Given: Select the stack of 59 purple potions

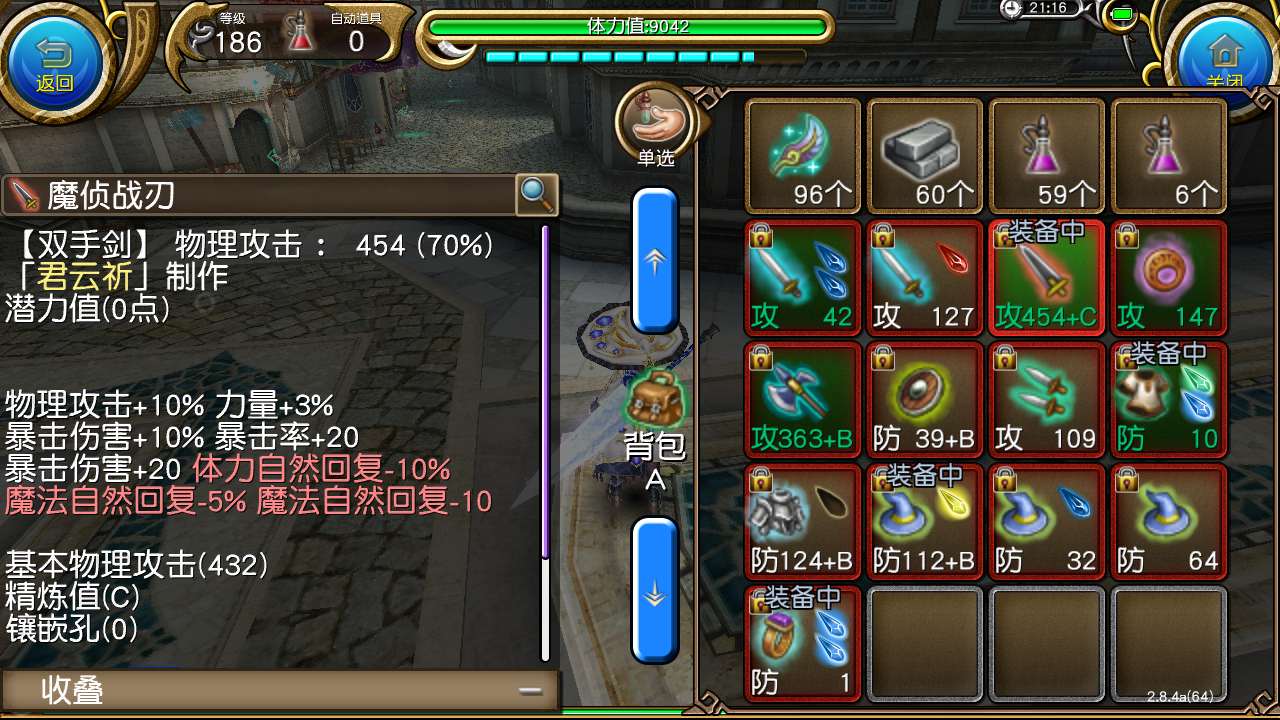Looking at the screenshot, I should coord(1046,155).
